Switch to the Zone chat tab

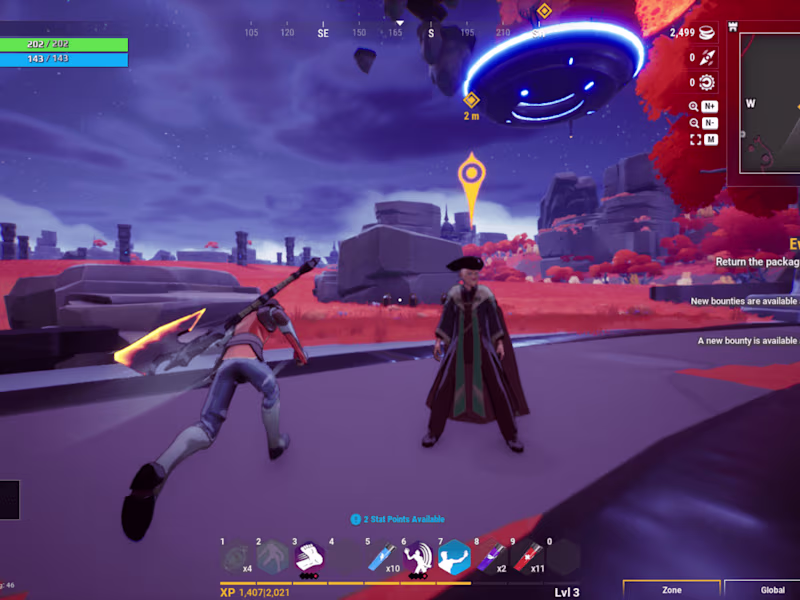[x=671, y=590]
